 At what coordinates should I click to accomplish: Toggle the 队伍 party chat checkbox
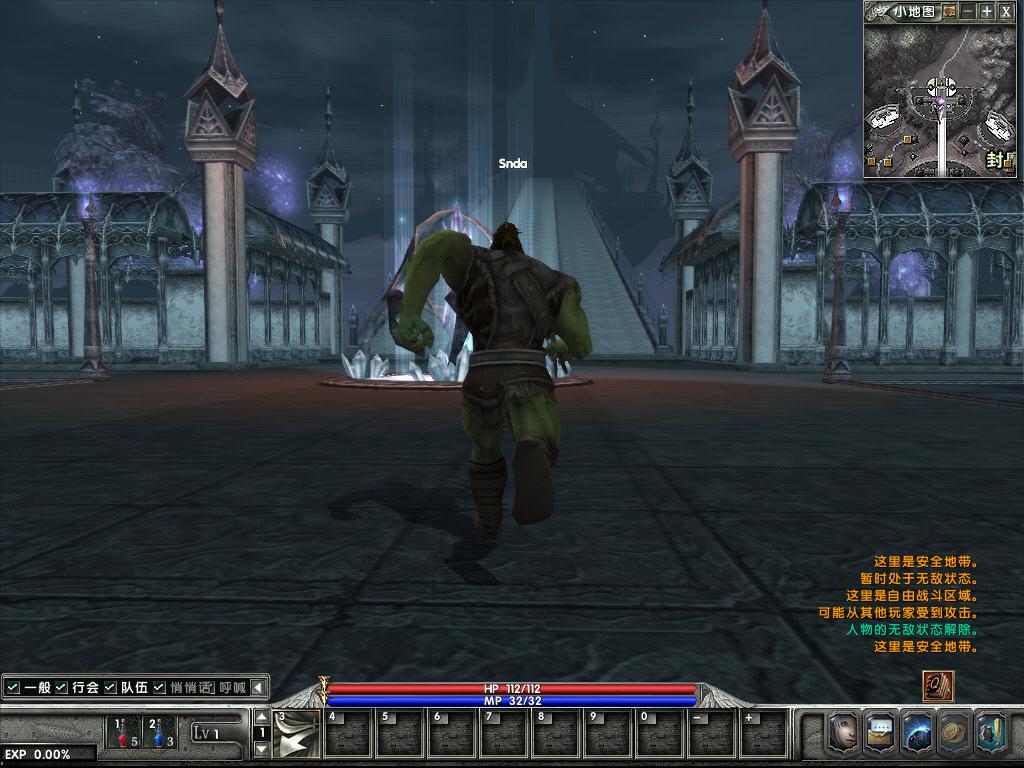point(111,687)
